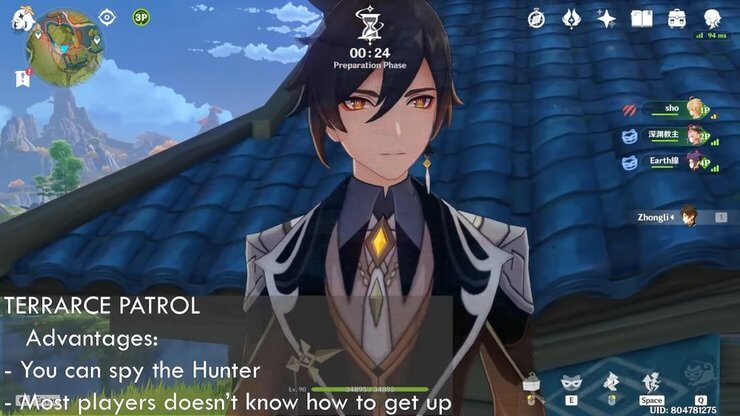This screenshot has height=416, width=740.
Task: Open the circular minimap
Action: tap(64, 46)
